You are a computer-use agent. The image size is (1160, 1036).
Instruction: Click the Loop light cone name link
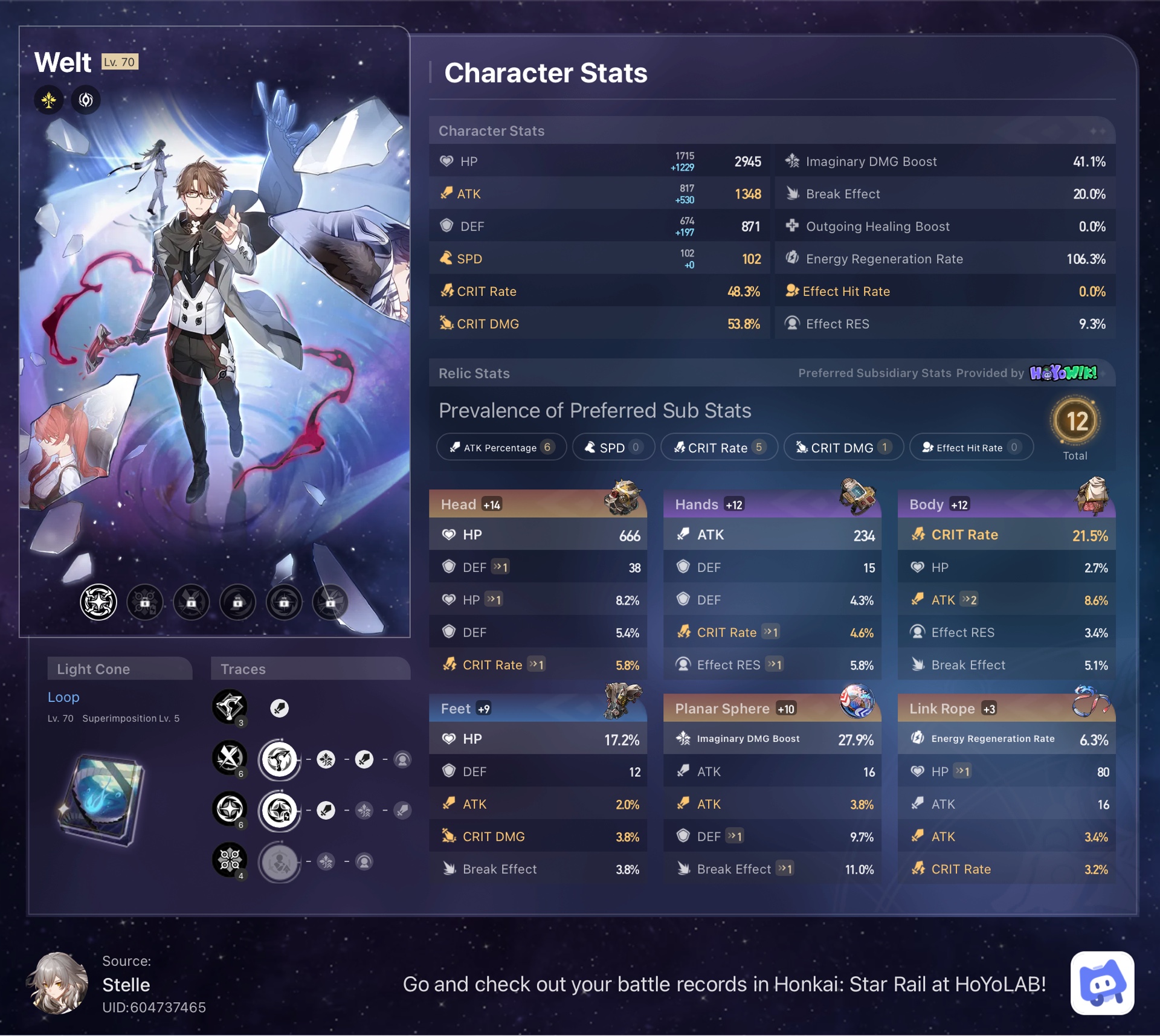(63, 697)
